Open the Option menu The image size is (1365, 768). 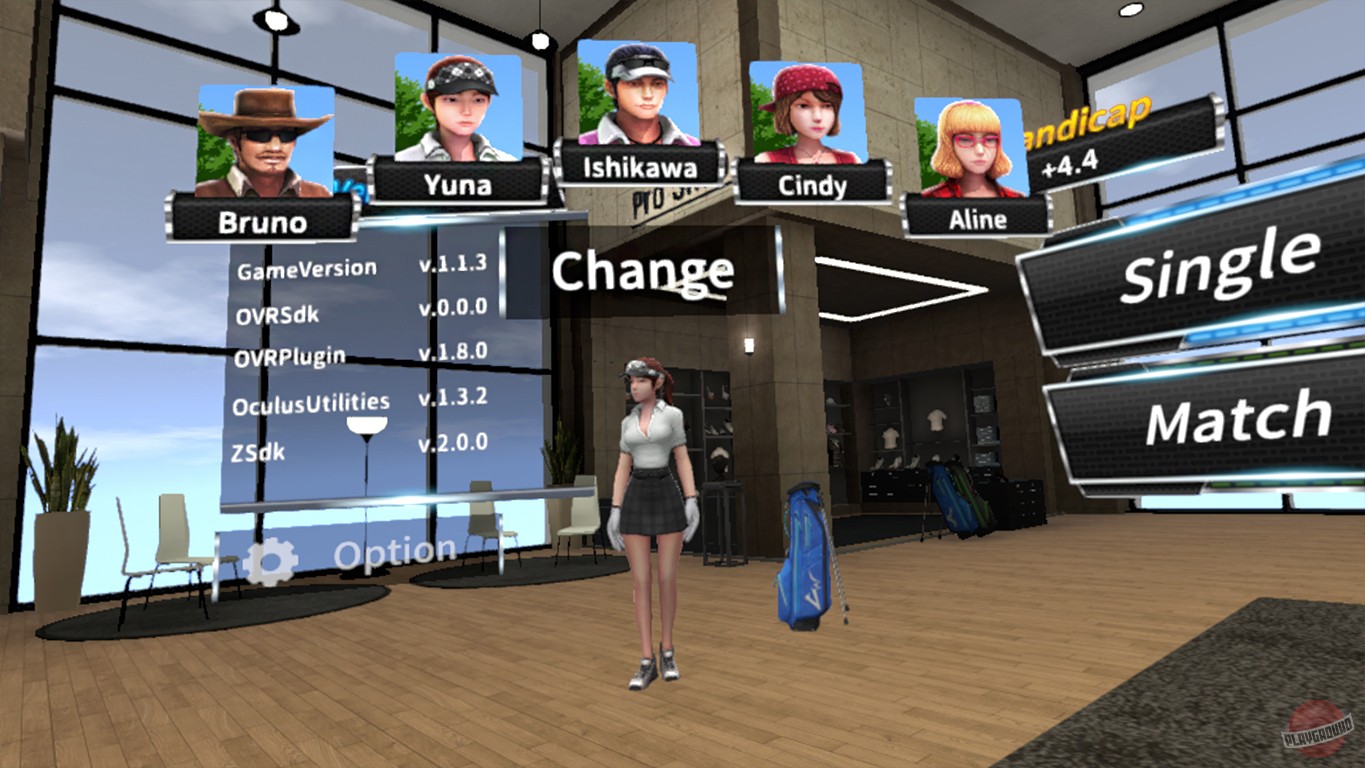[x=390, y=549]
